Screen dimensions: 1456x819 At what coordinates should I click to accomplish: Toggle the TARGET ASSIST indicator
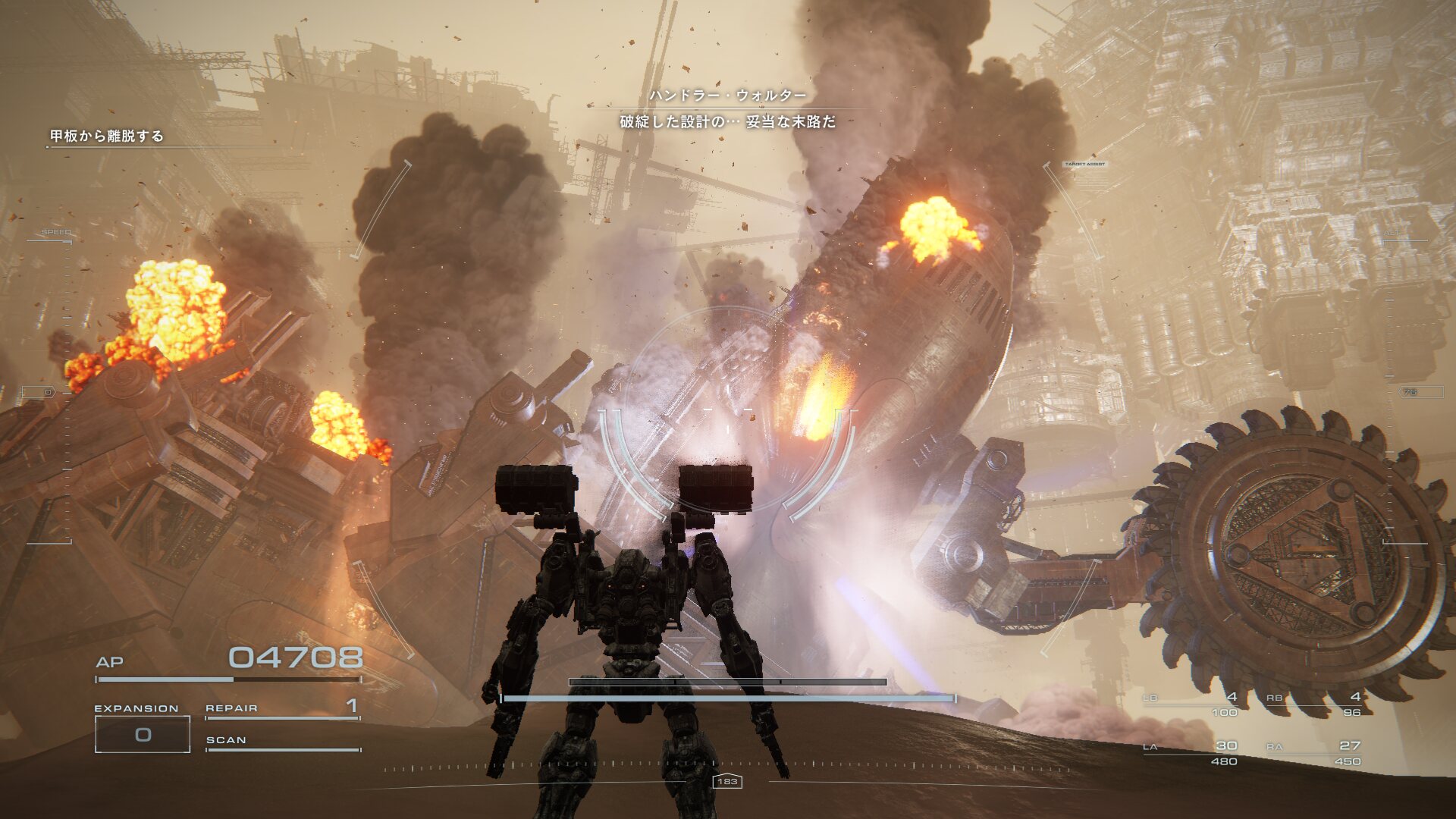point(1084,164)
